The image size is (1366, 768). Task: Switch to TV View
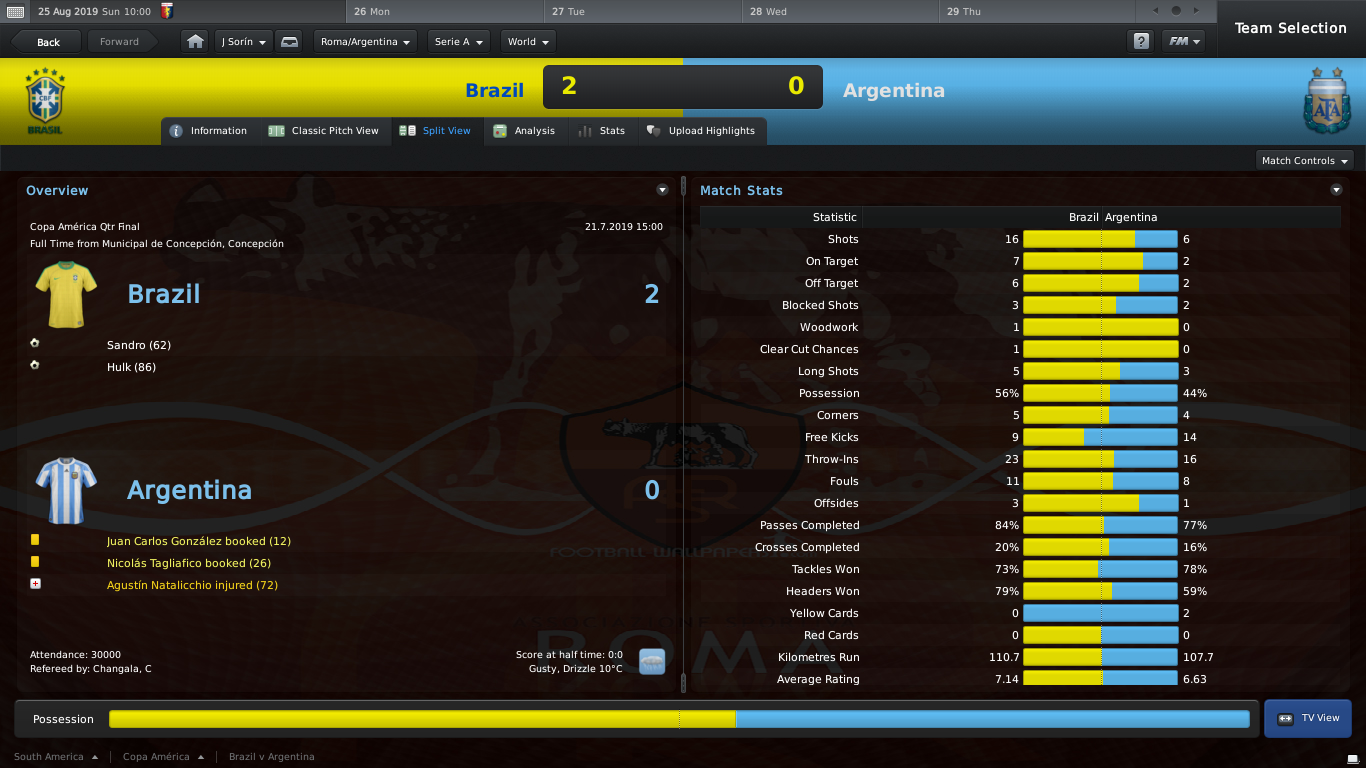pos(1308,718)
